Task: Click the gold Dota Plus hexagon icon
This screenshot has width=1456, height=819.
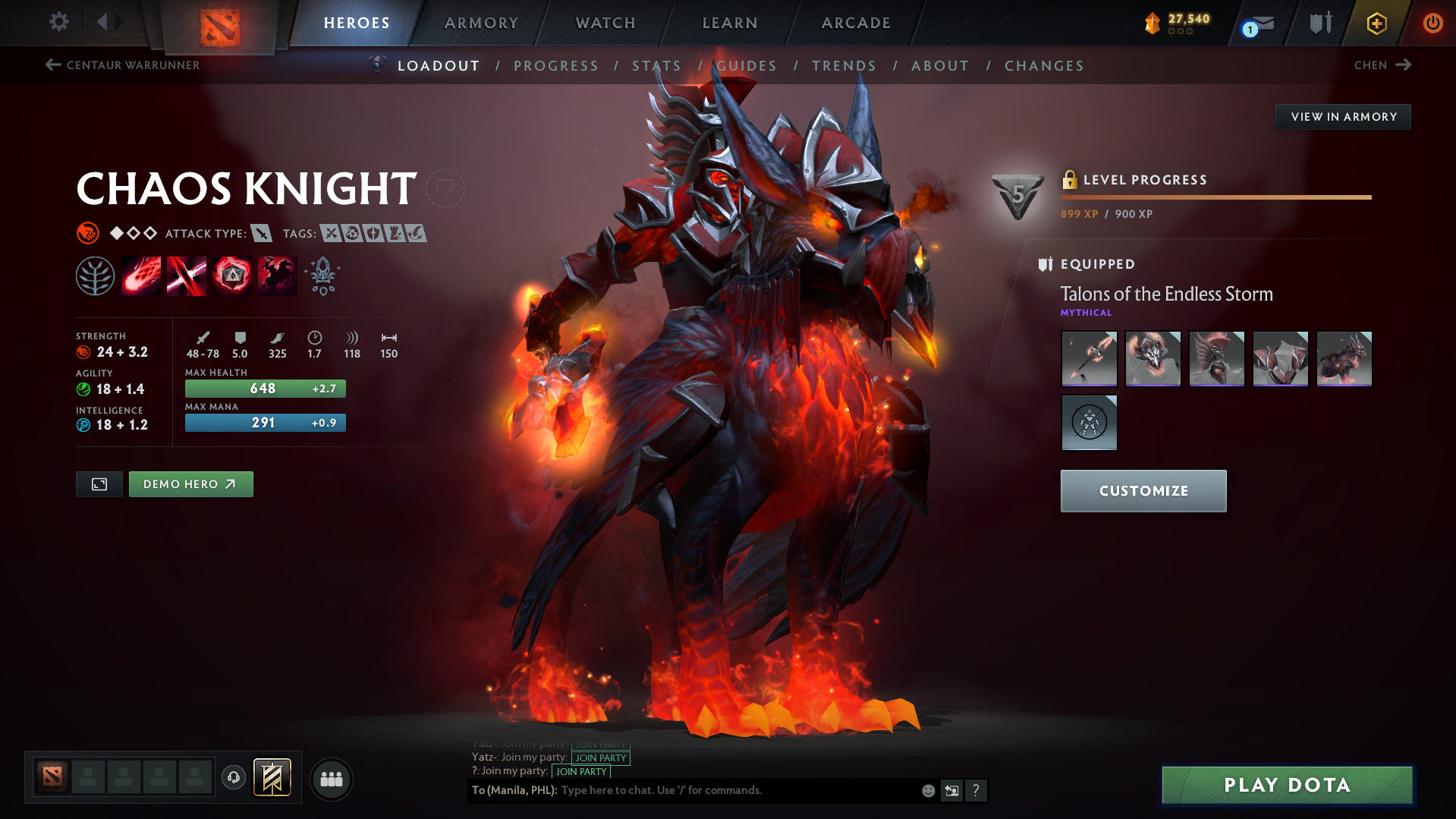Action: point(1376,24)
